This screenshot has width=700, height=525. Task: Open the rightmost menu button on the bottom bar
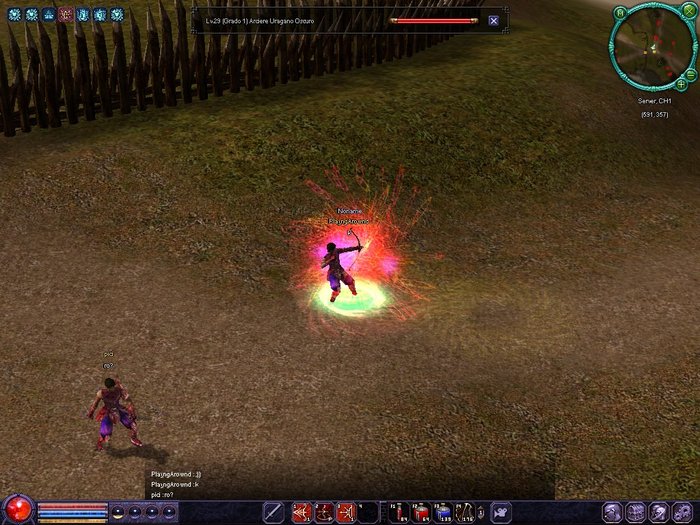(x=685, y=512)
